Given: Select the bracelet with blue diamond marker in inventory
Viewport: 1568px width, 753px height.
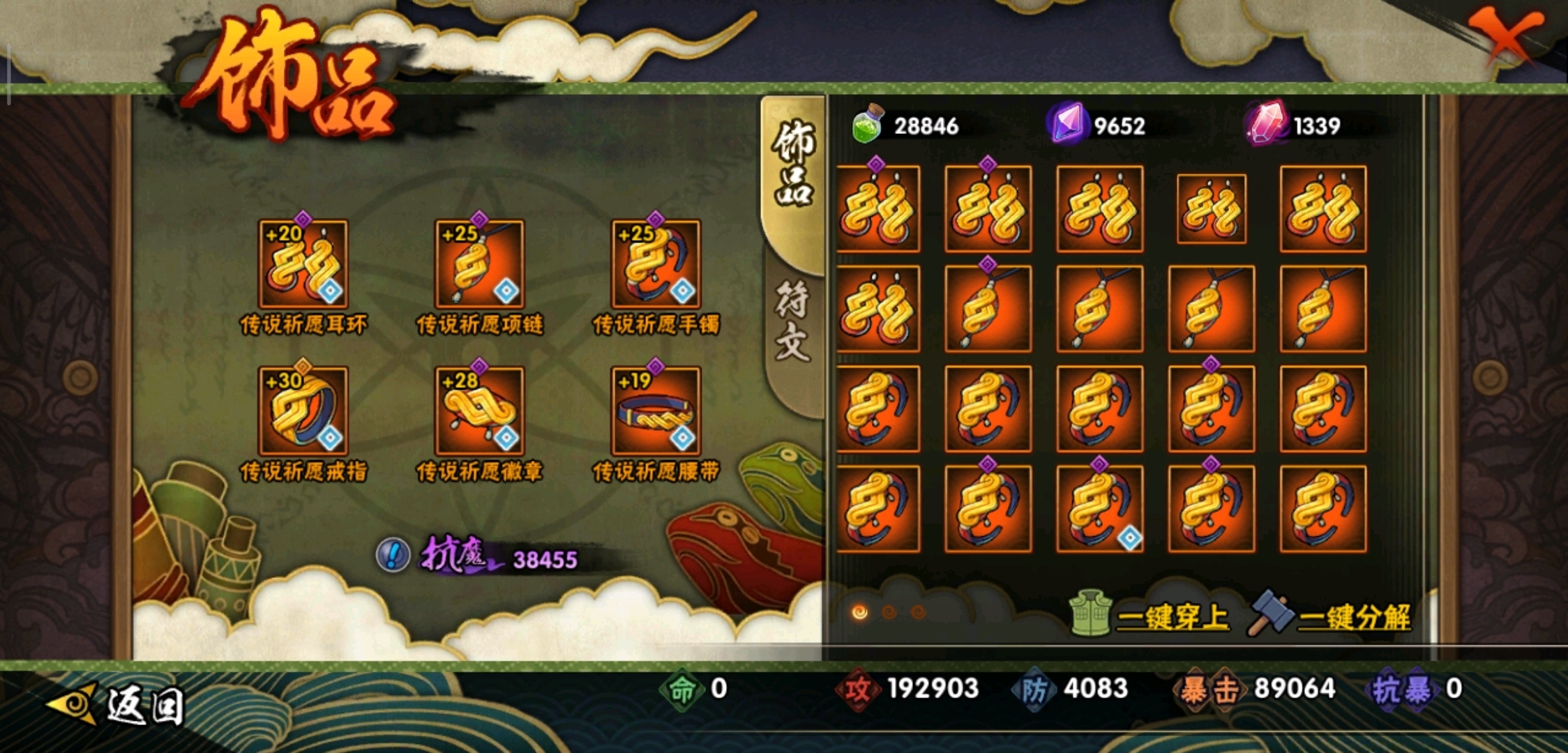Looking at the screenshot, I should coord(1100,509).
